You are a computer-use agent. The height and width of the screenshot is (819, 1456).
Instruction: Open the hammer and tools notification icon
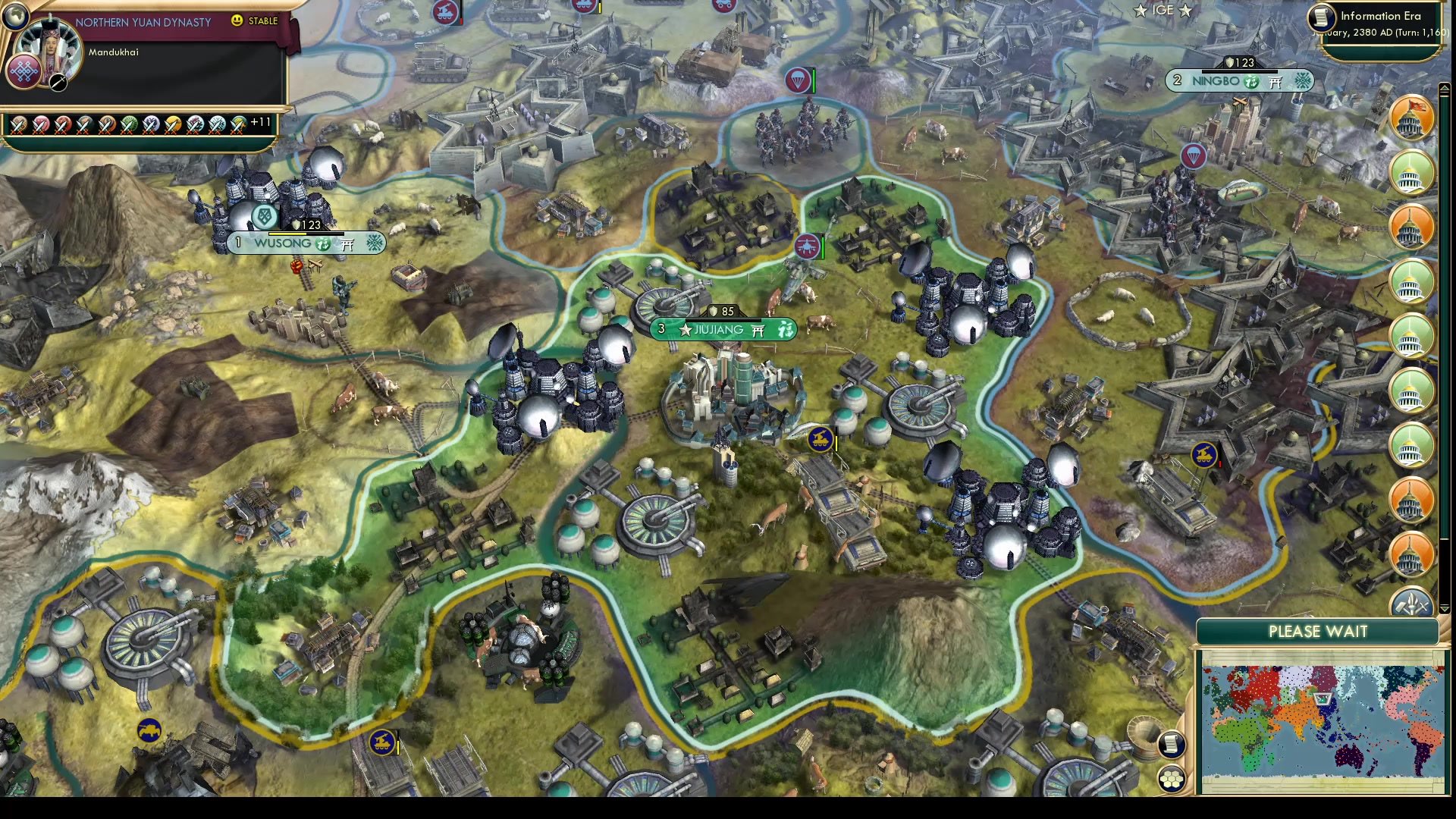click(1412, 606)
